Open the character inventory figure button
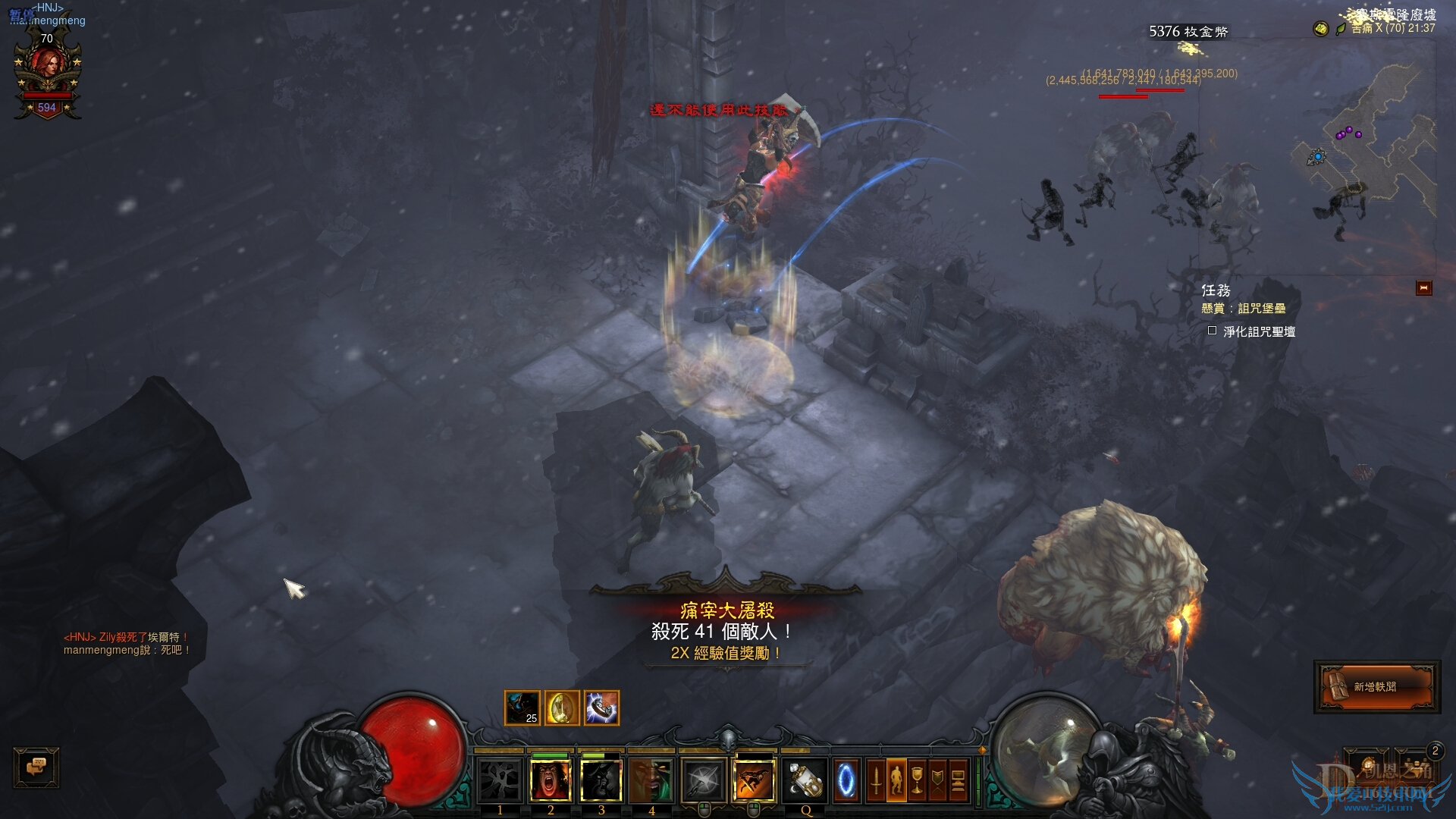The width and height of the screenshot is (1456, 819). pyautogui.click(x=896, y=780)
